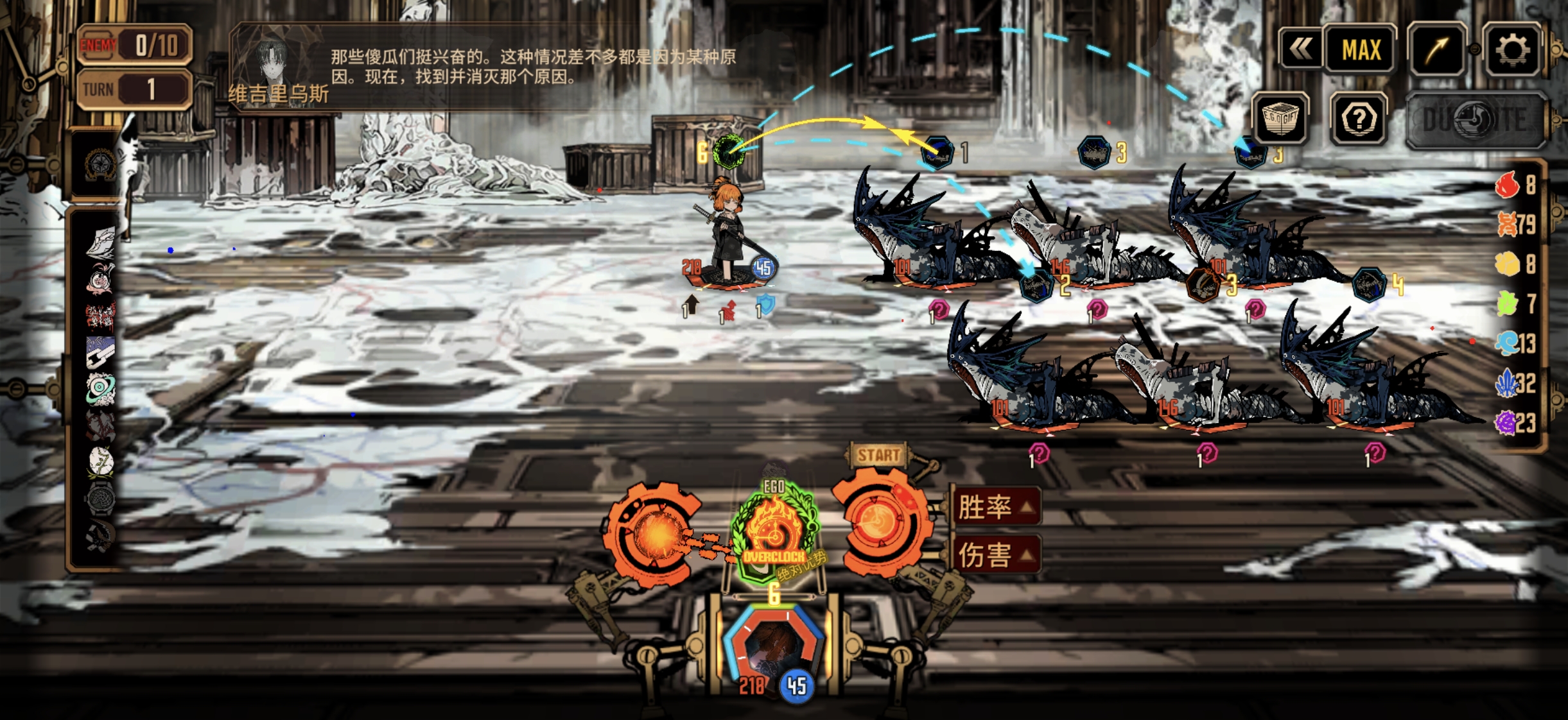Select the sinner portrait with 218 HP
Screen dimensions: 1568x720
pos(774,648)
